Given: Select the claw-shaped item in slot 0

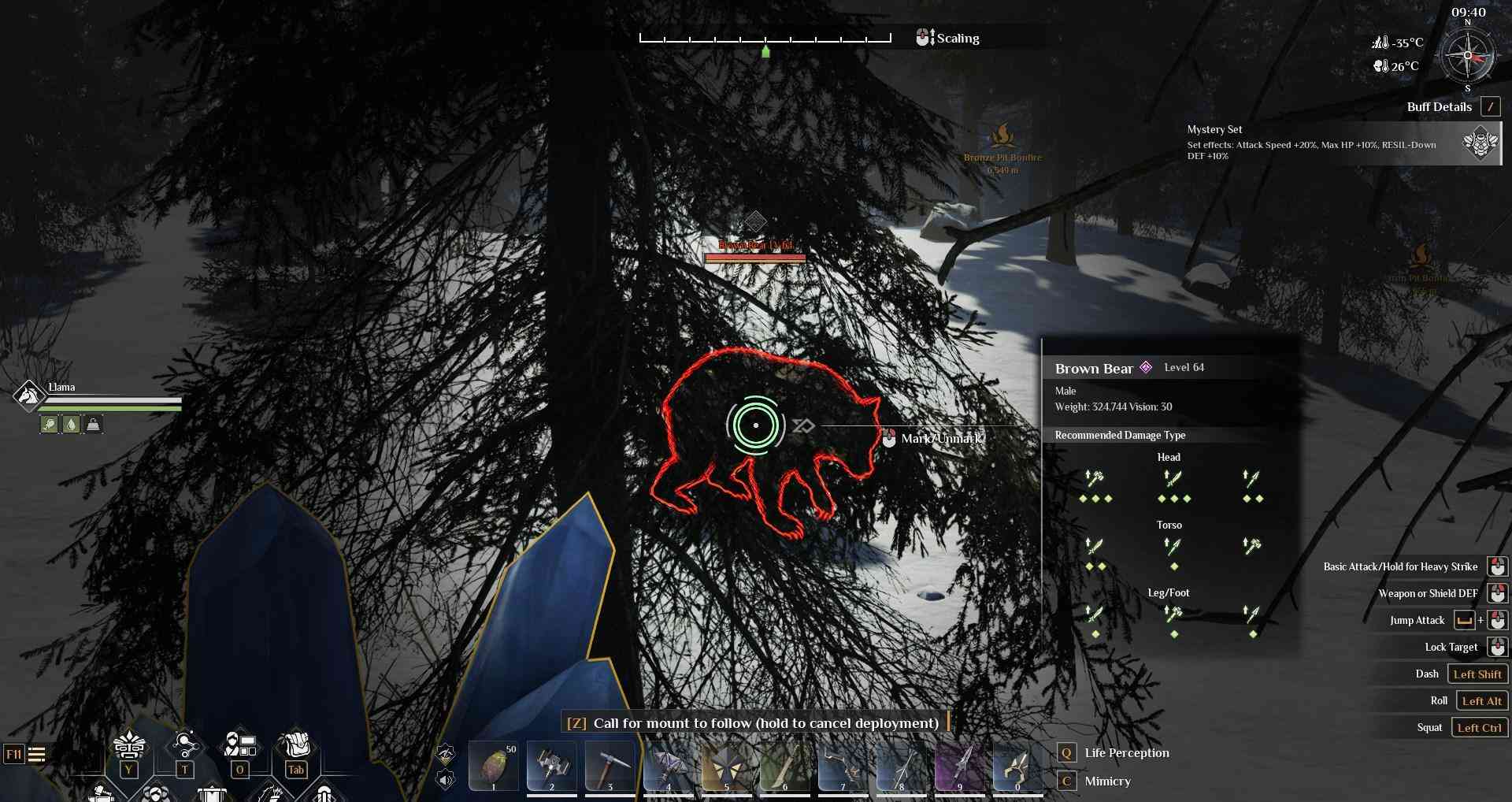Looking at the screenshot, I should [x=1017, y=765].
